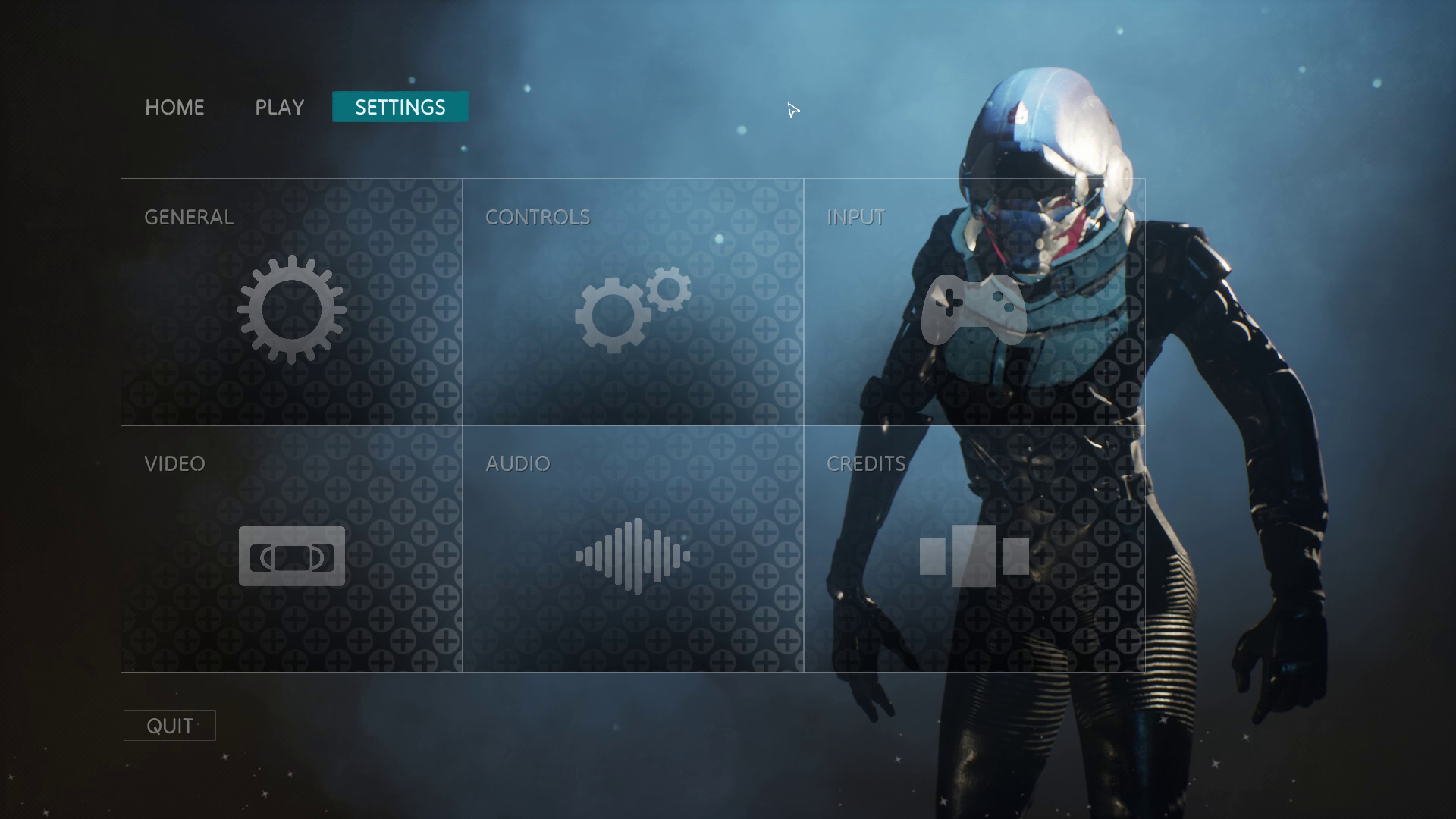Show the Credits tile
Screen dimensions: 1456x819
974,549
